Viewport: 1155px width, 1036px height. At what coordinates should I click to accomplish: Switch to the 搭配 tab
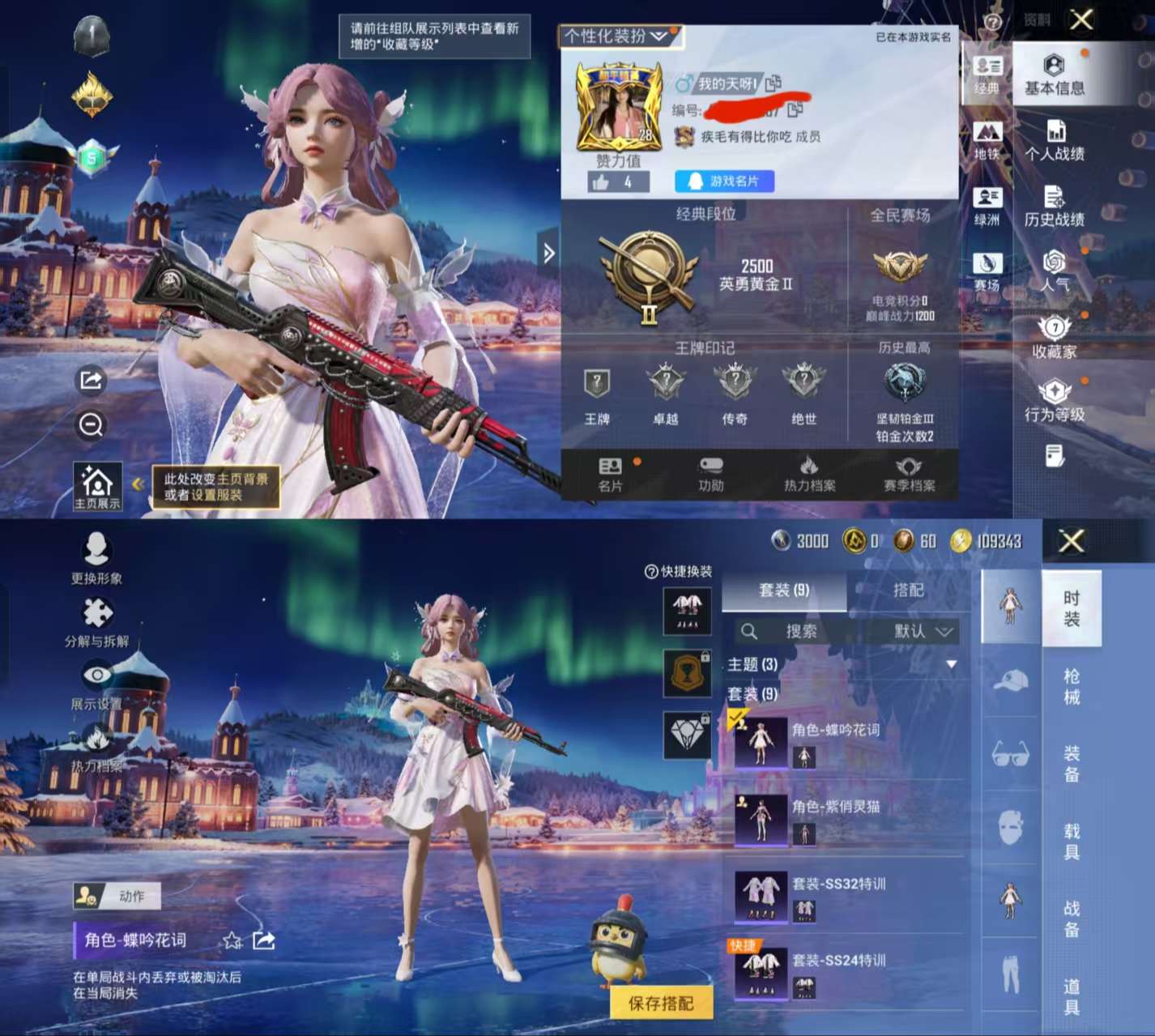pos(907,590)
